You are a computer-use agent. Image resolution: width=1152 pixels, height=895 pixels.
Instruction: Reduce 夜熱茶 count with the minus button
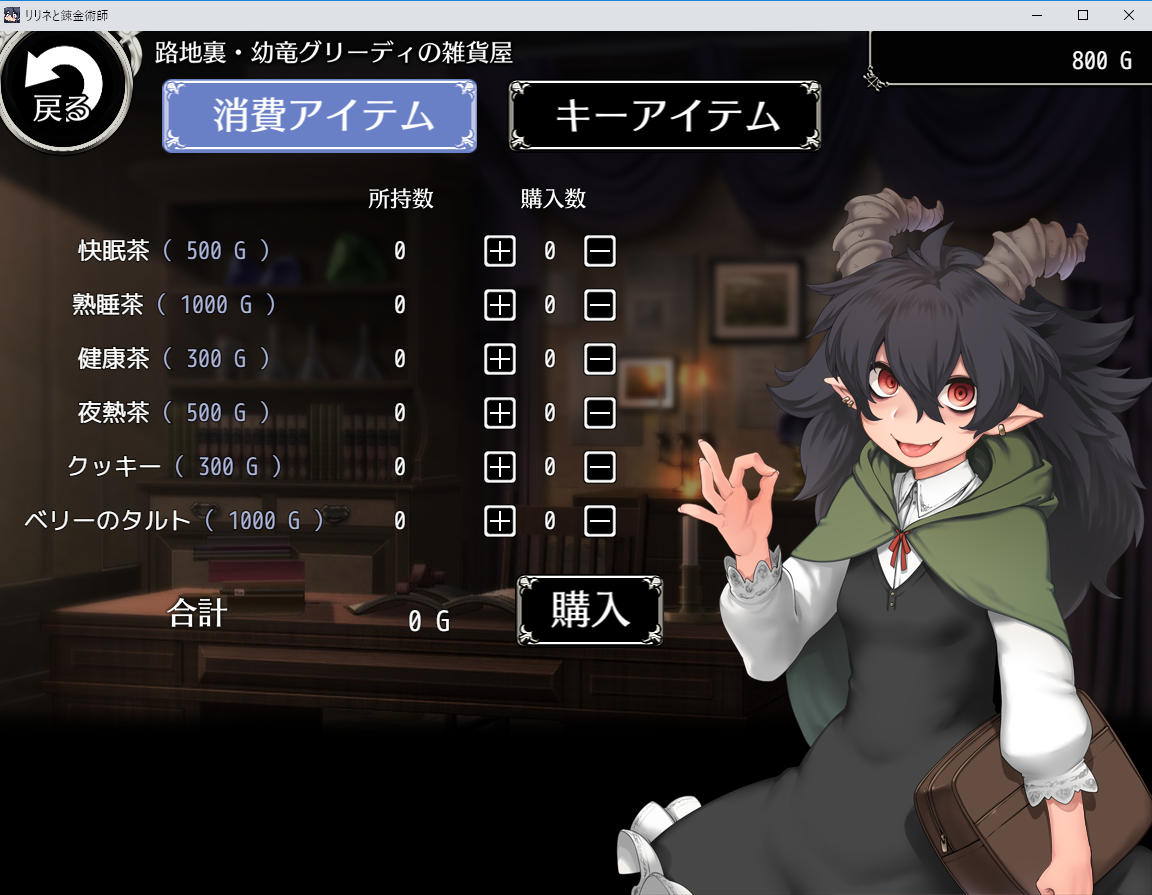600,412
